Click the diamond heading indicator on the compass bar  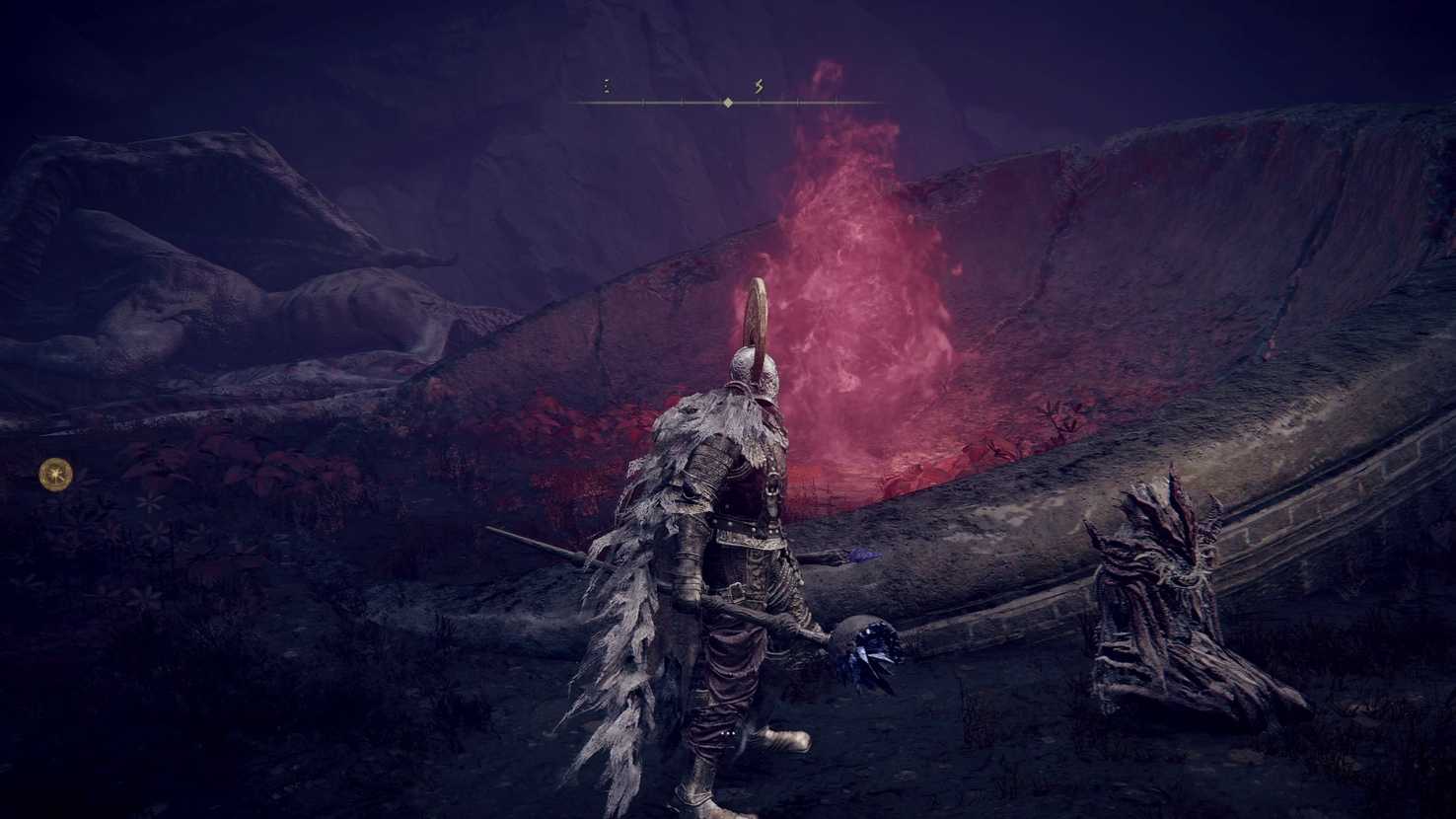point(727,100)
